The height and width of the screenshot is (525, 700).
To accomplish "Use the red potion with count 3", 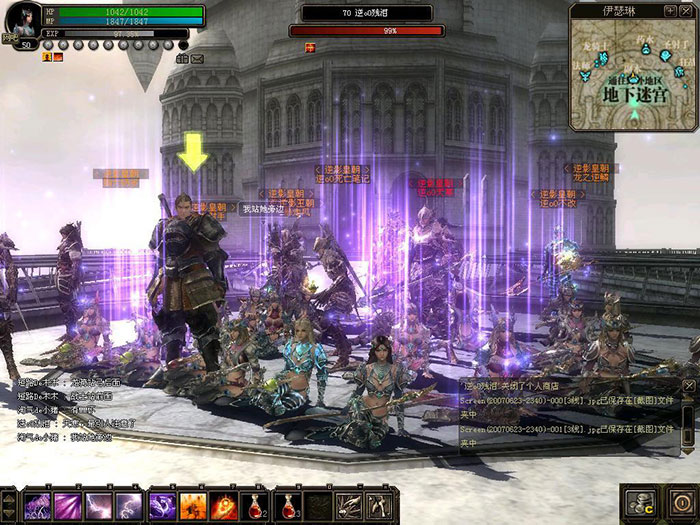I will click(x=287, y=506).
